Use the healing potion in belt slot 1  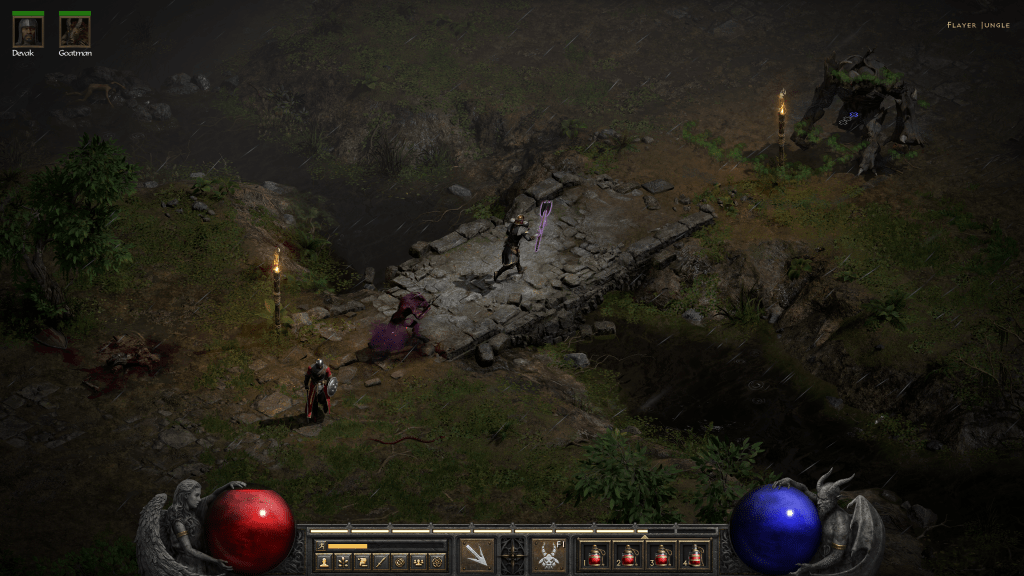tap(597, 555)
